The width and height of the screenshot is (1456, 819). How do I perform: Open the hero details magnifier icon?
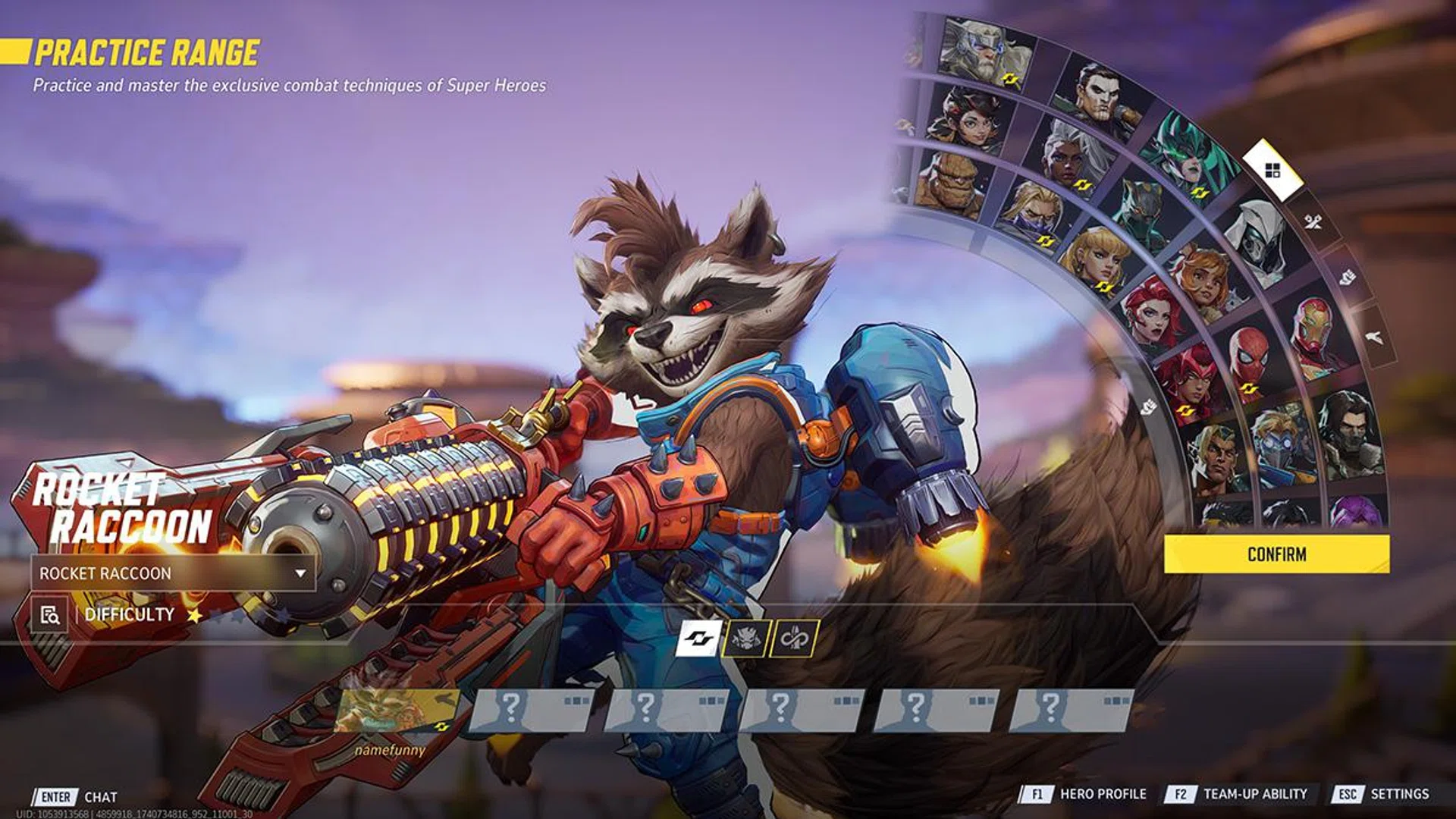click(x=50, y=614)
